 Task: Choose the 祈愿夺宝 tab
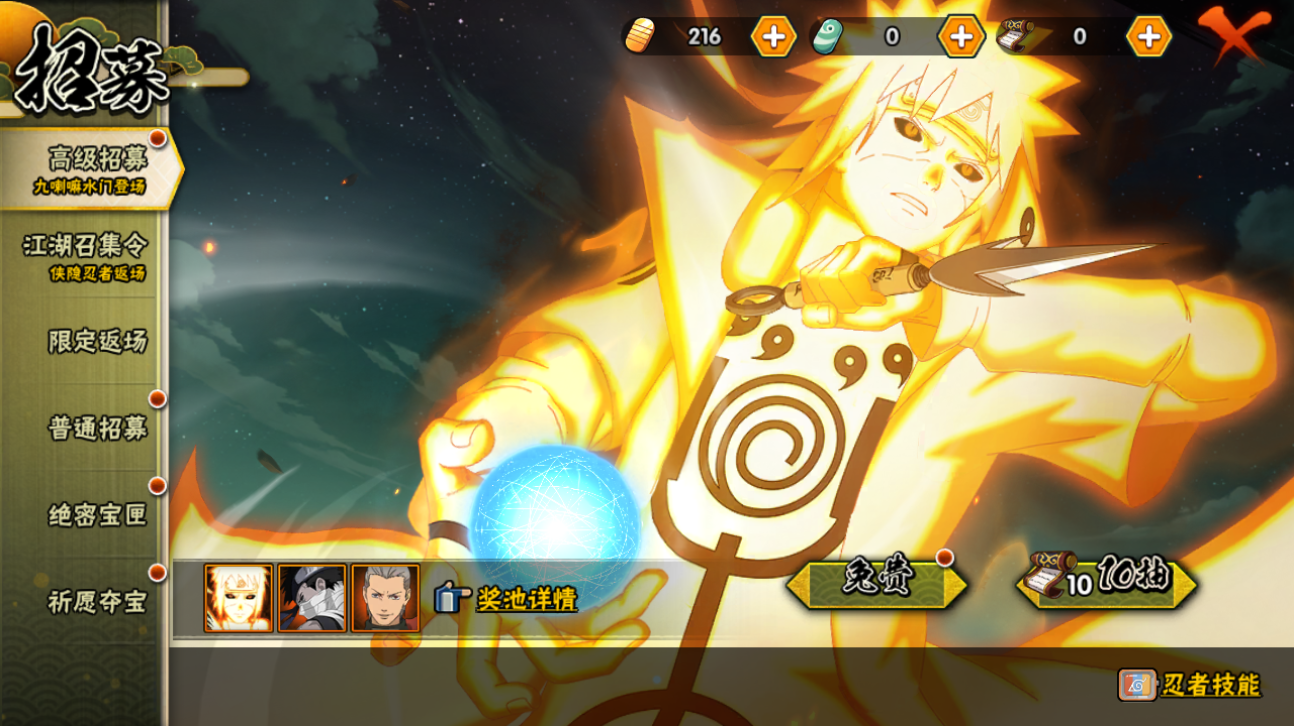tap(97, 602)
